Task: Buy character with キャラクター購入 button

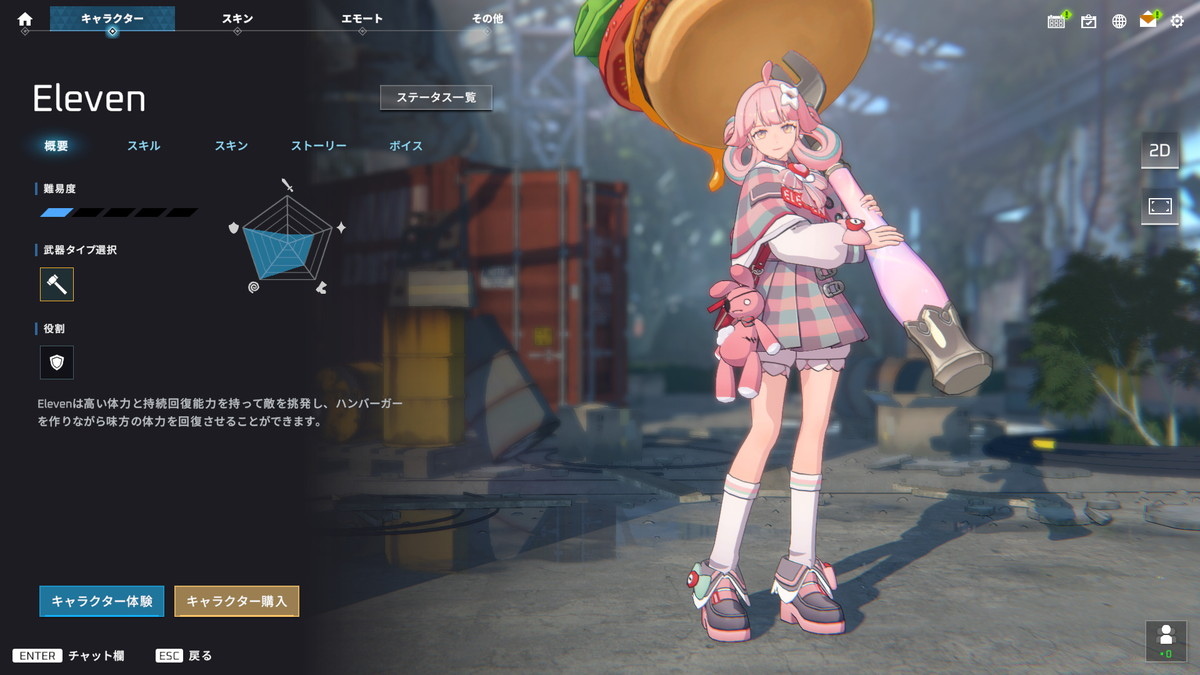Action: coord(237,601)
